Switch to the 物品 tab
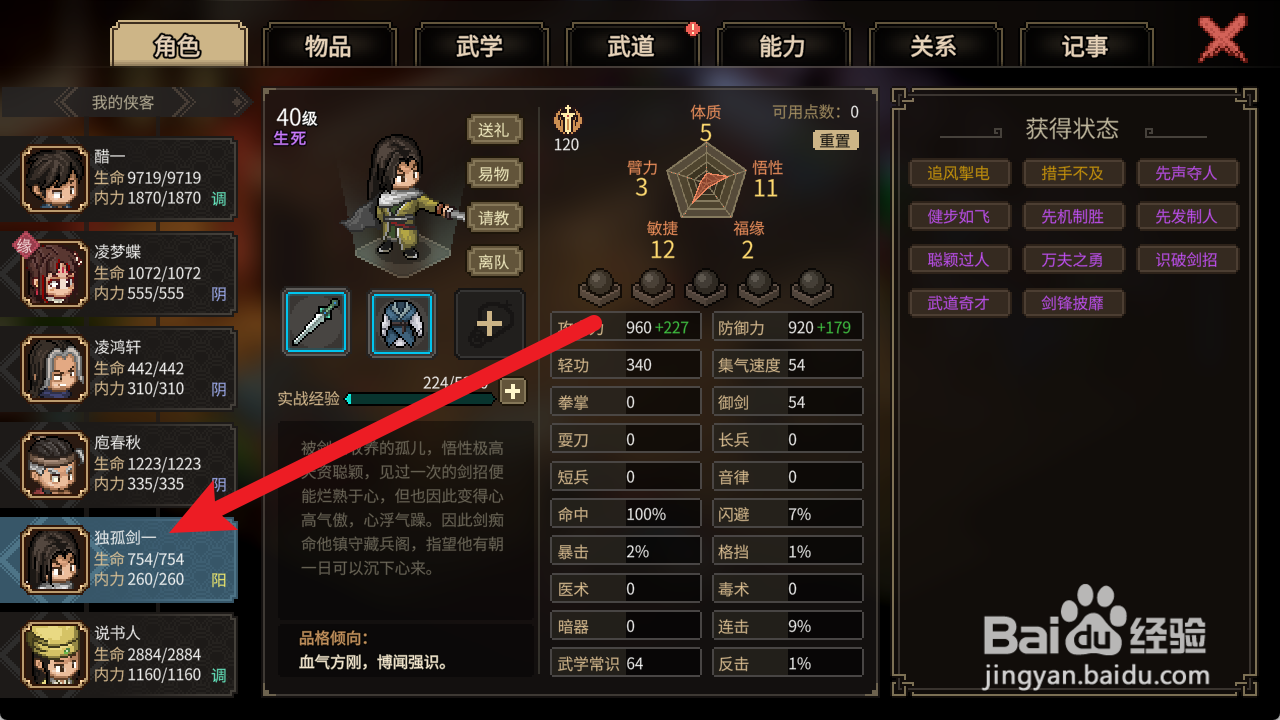1280x720 pixels. click(x=329, y=45)
